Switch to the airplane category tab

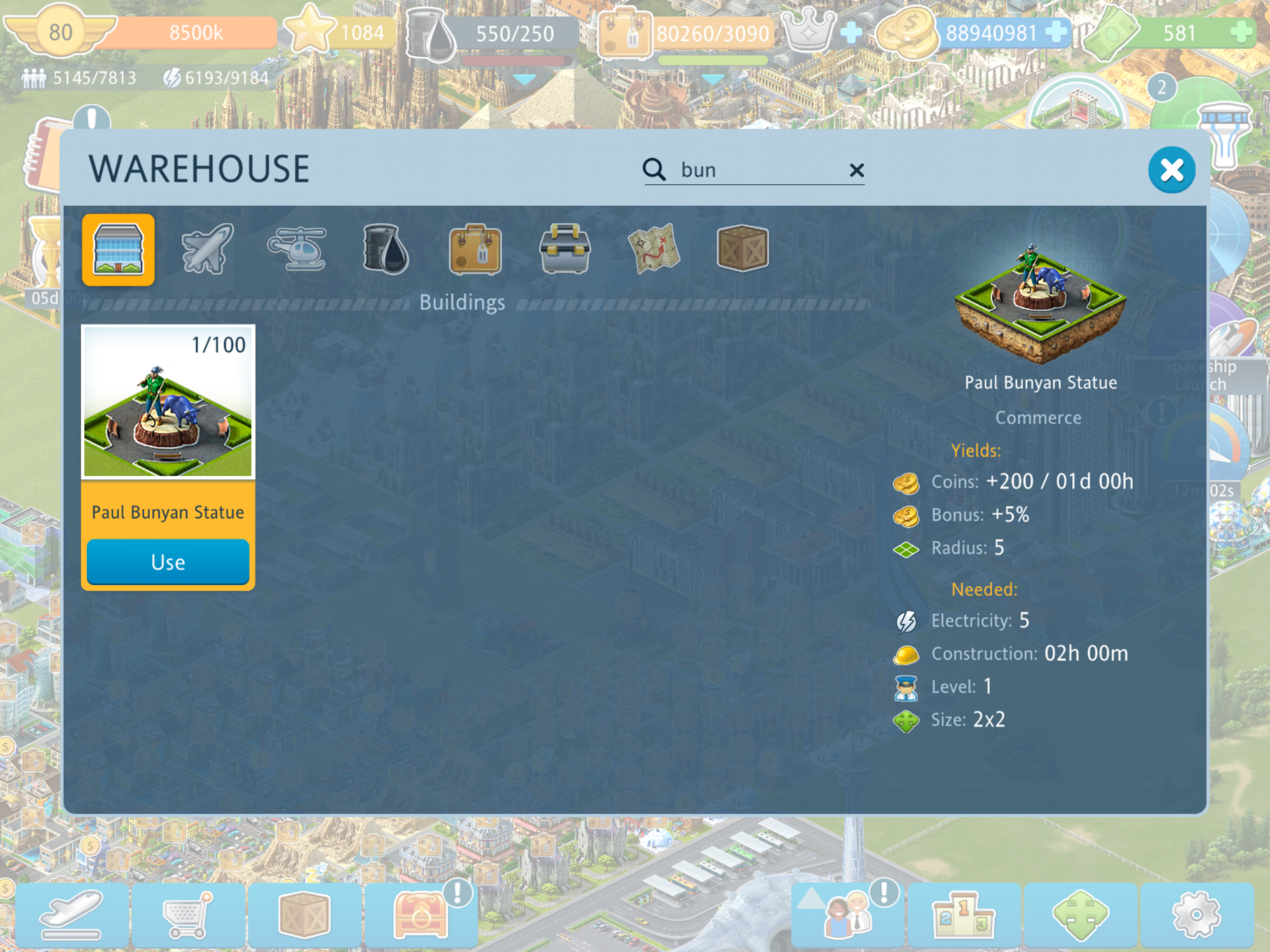click(207, 249)
